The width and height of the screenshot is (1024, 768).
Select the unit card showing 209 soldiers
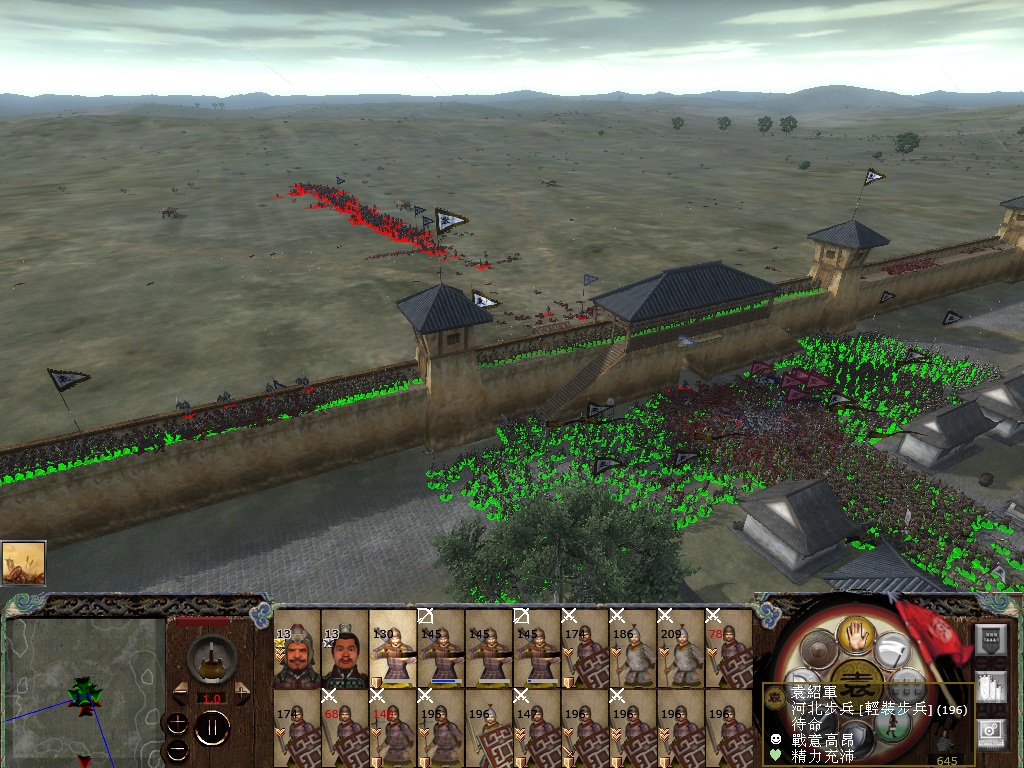(681, 650)
